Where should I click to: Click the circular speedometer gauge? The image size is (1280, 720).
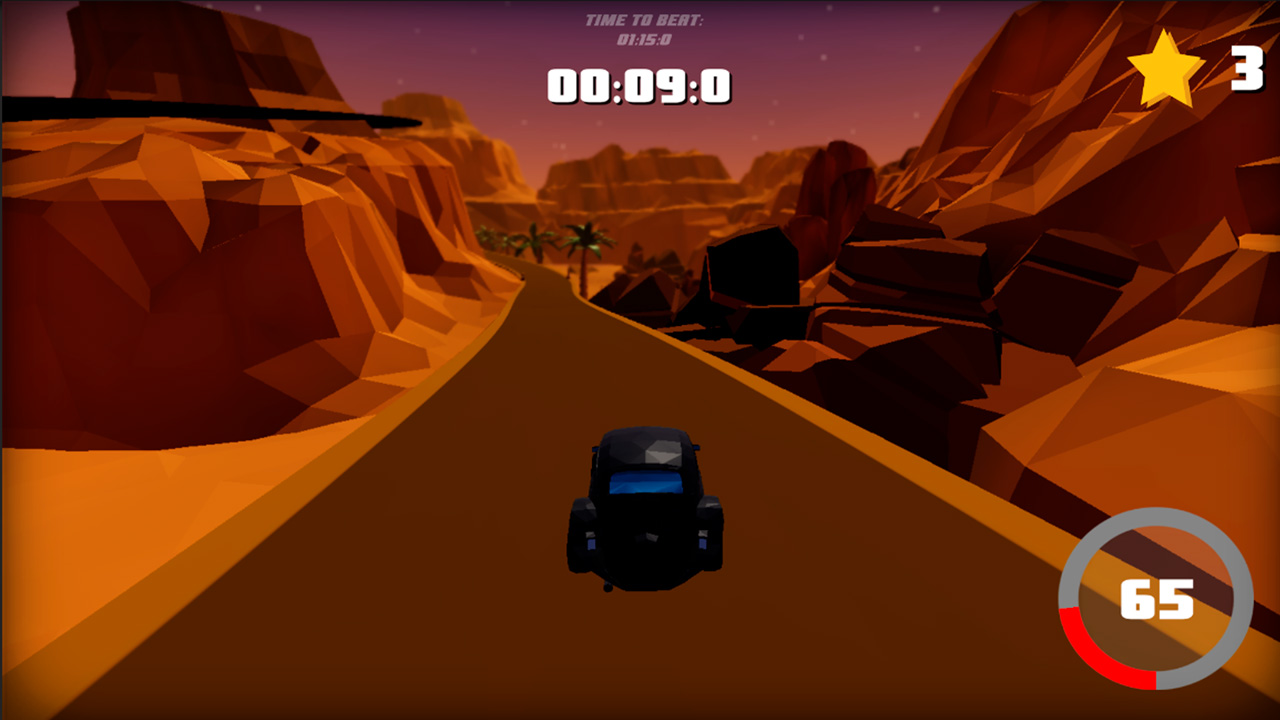(1155, 600)
